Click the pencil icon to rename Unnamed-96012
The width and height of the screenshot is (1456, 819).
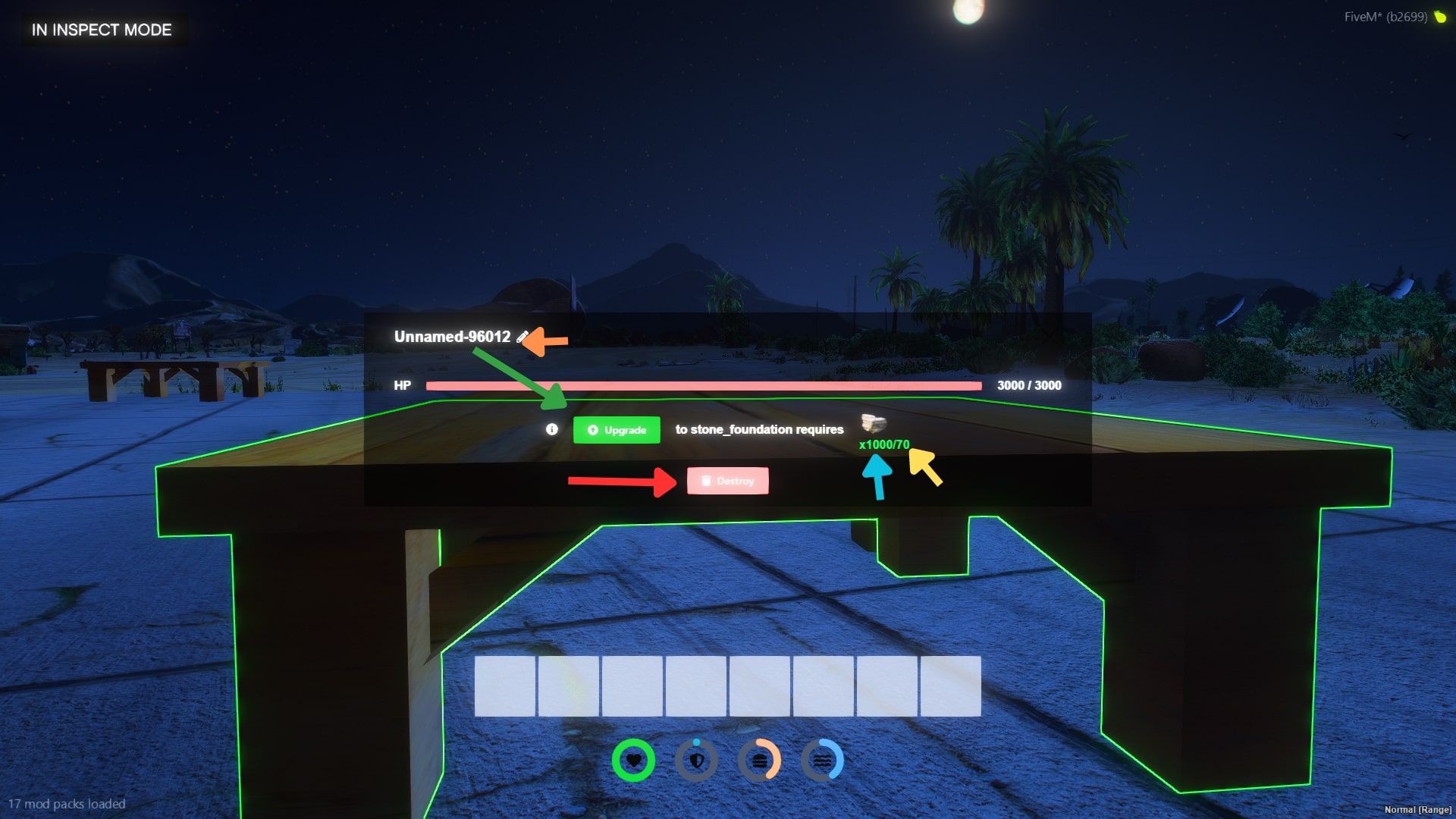tap(522, 337)
